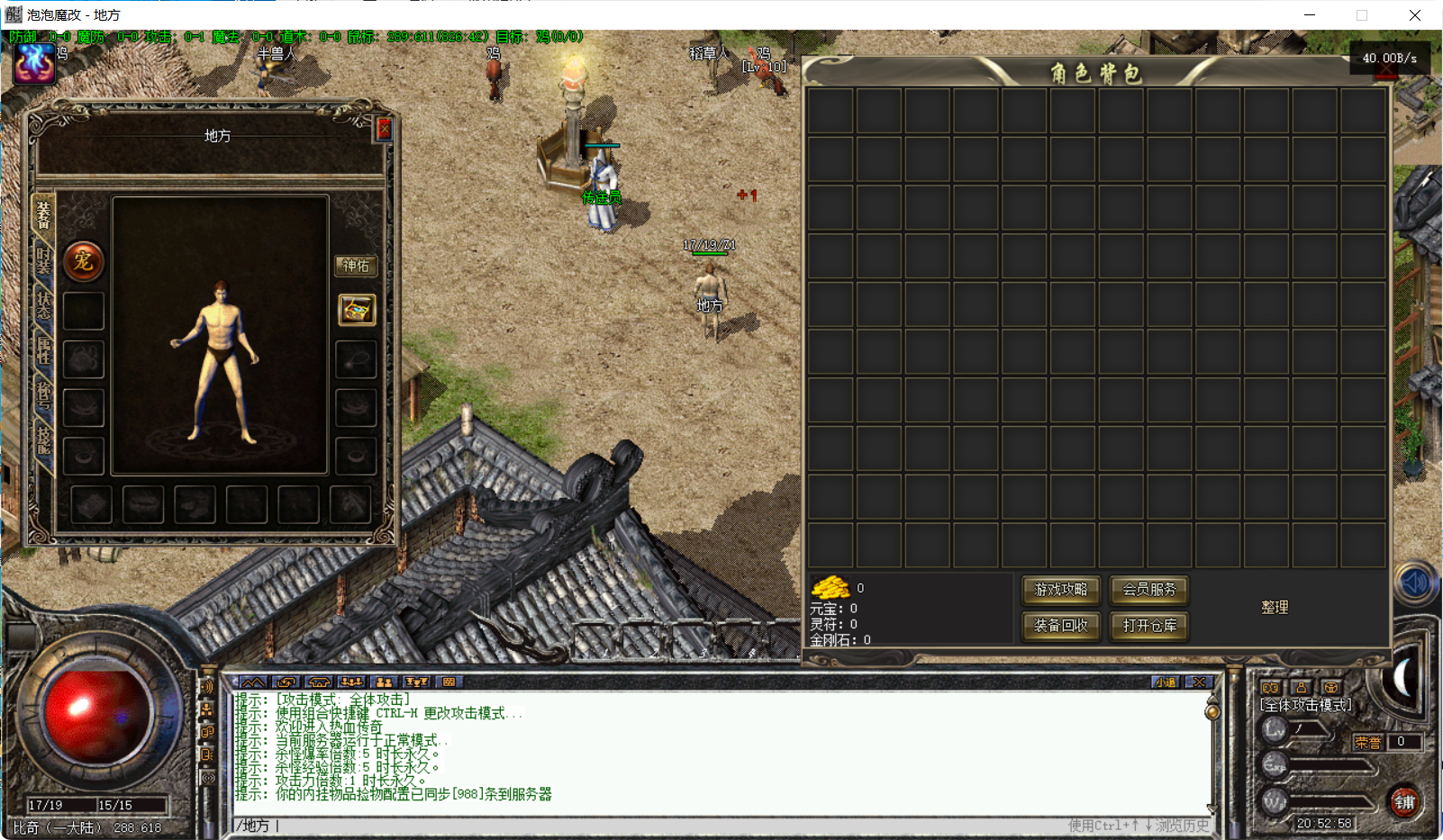Click the treasure chest icon below 神佑
The image size is (1443, 840).
click(x=357, y=311)
